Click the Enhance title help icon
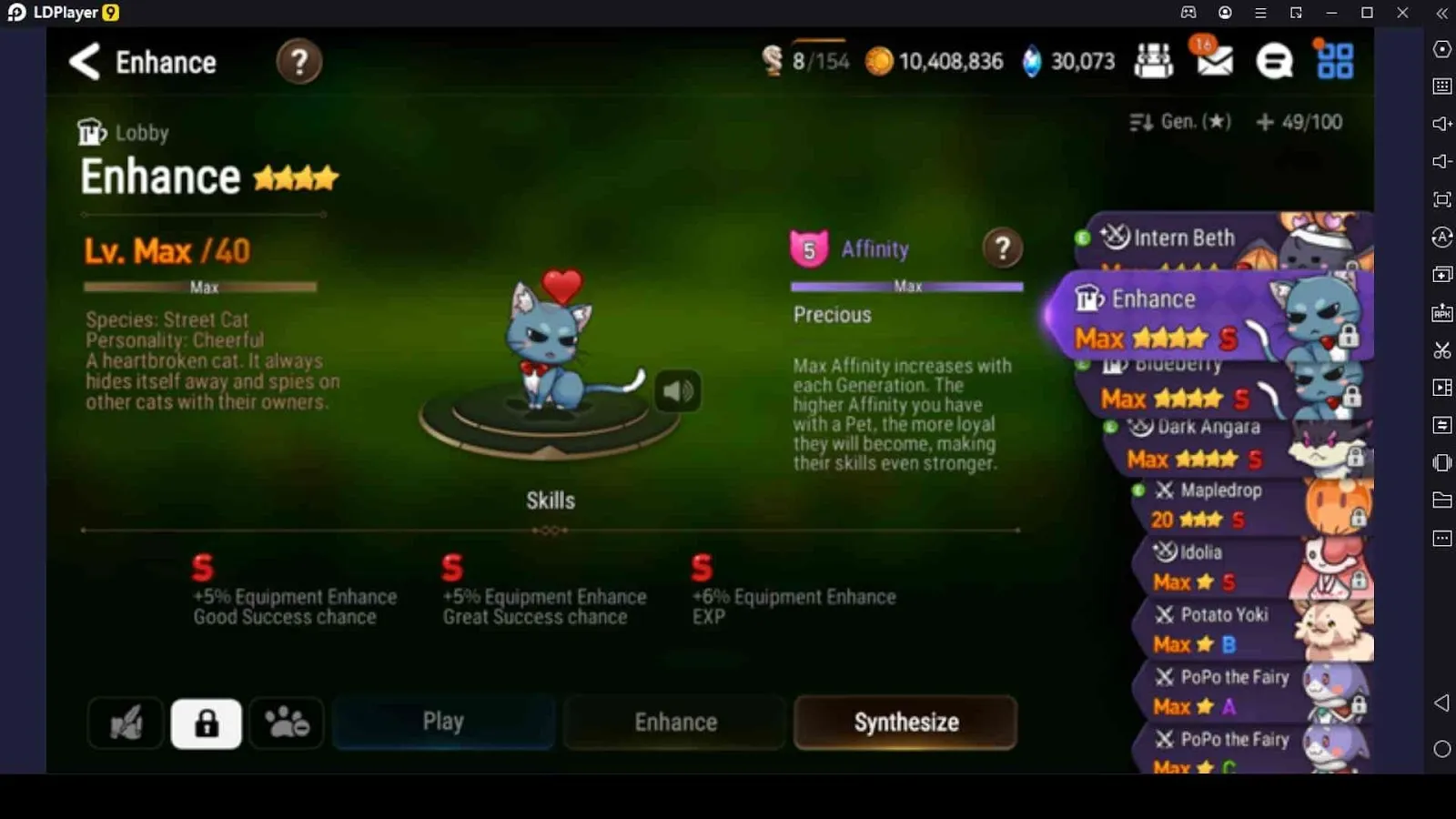Viewport: 1456px width, 819px height. [298, 62]
